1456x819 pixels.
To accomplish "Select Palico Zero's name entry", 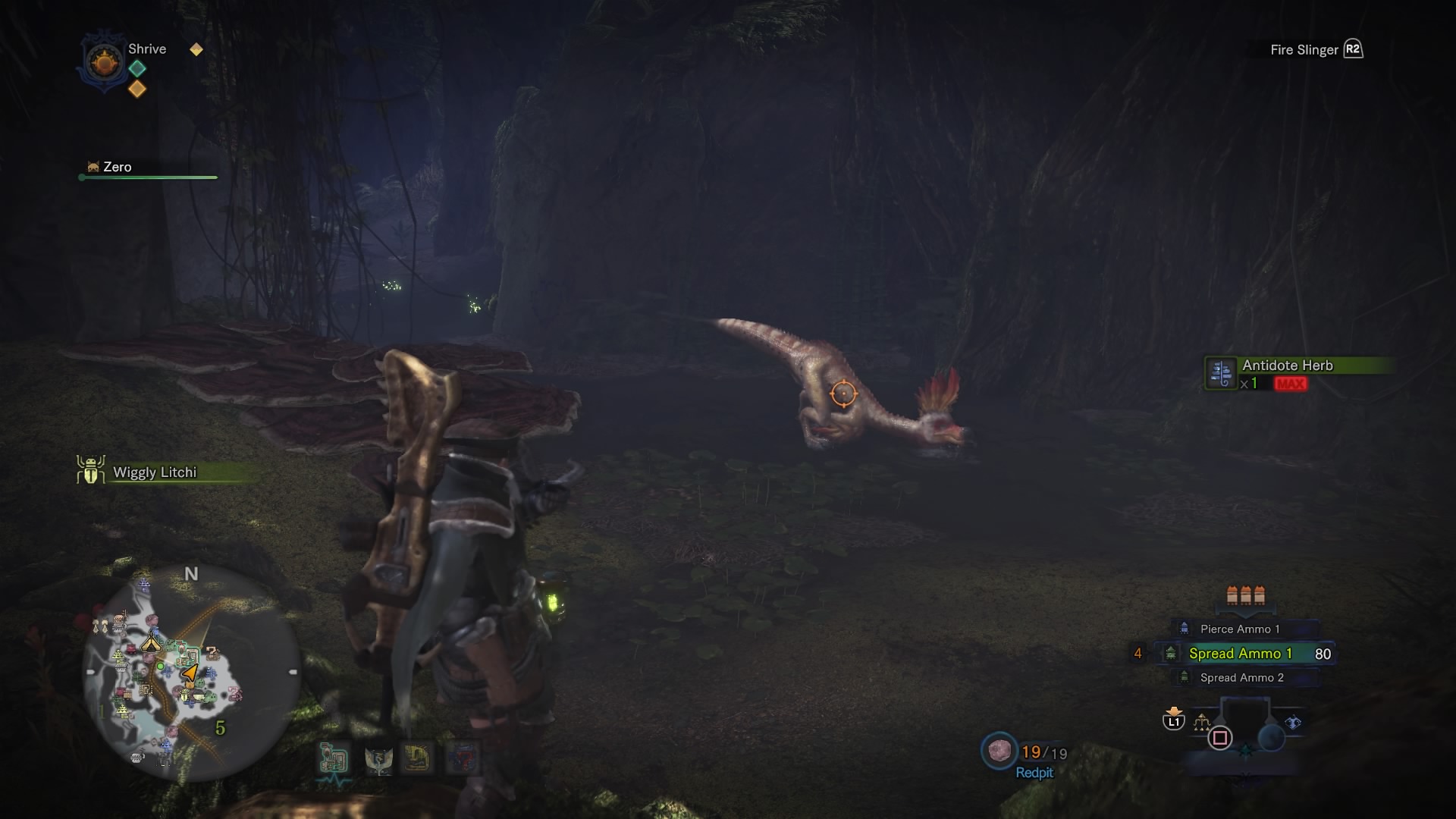I will (x=117, y=167).
